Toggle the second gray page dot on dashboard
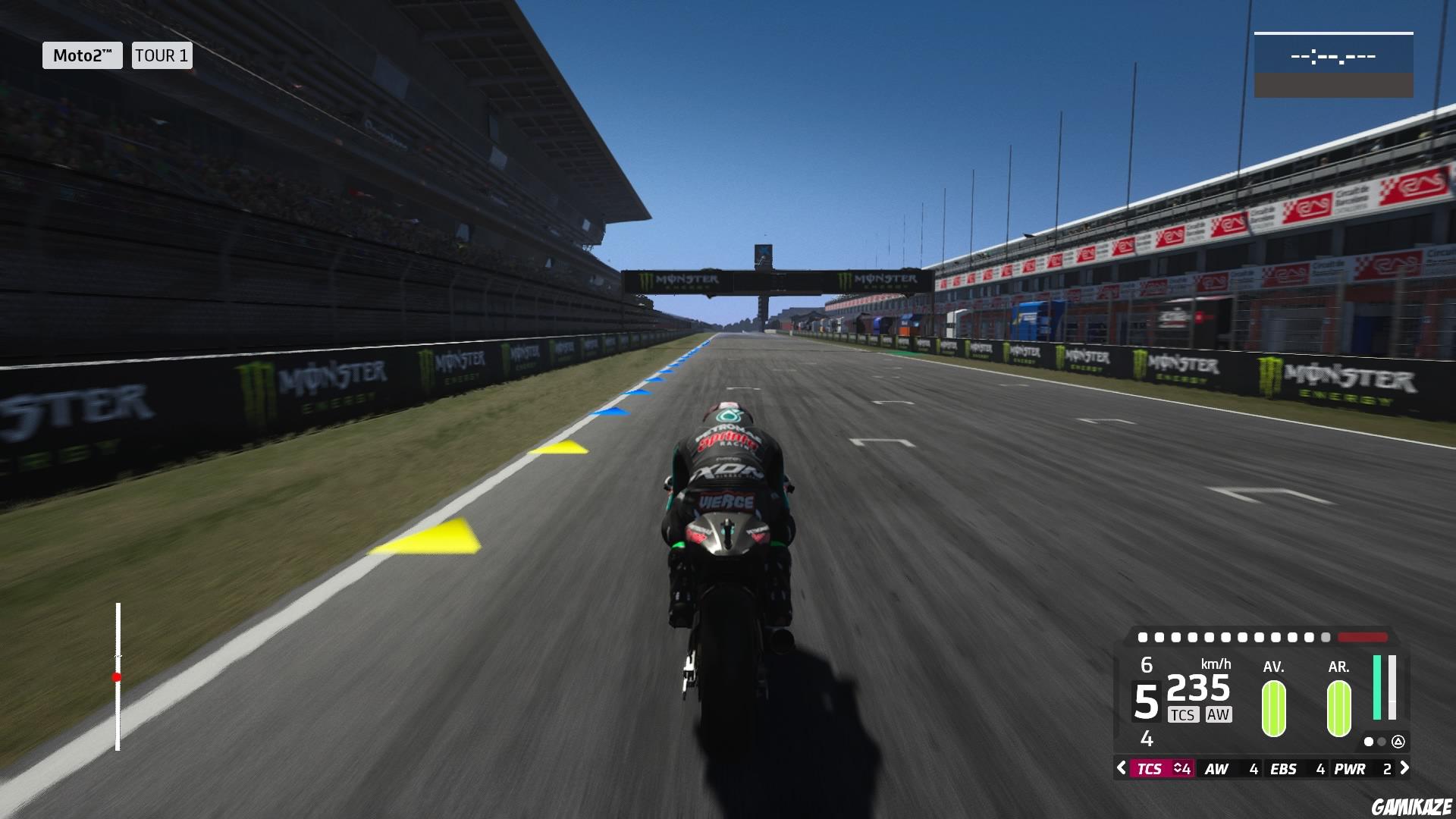The height and width of the screenshot is (819, 1456). pyautogui.click(x=1381, y=742)
